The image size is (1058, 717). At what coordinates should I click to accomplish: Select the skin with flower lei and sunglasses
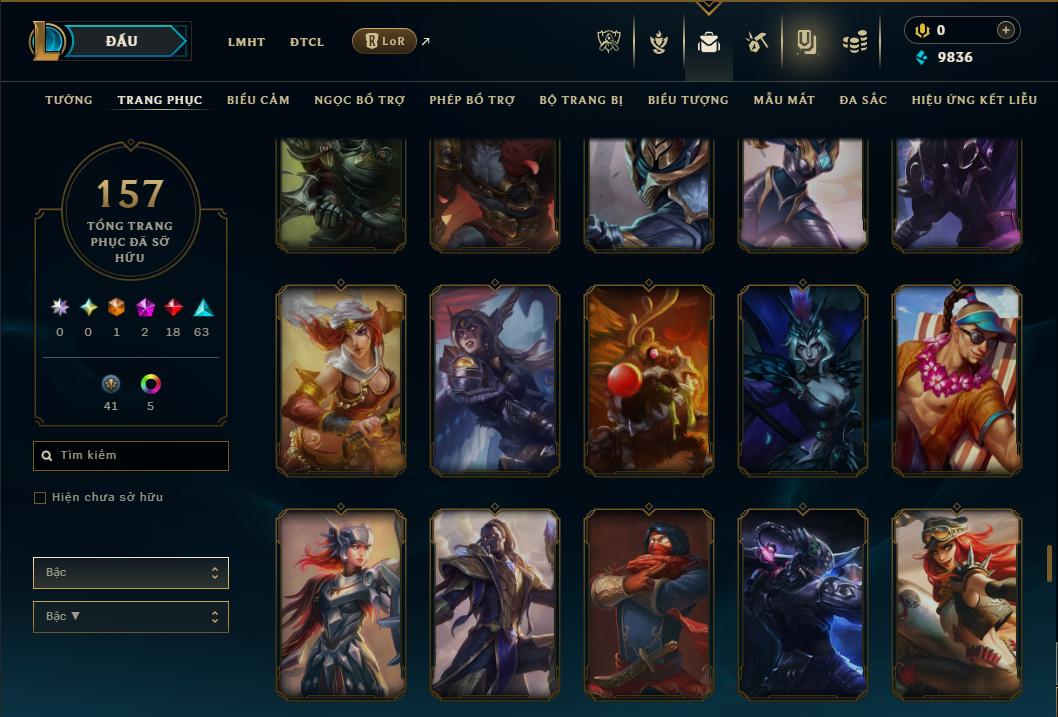click(957, 379)
